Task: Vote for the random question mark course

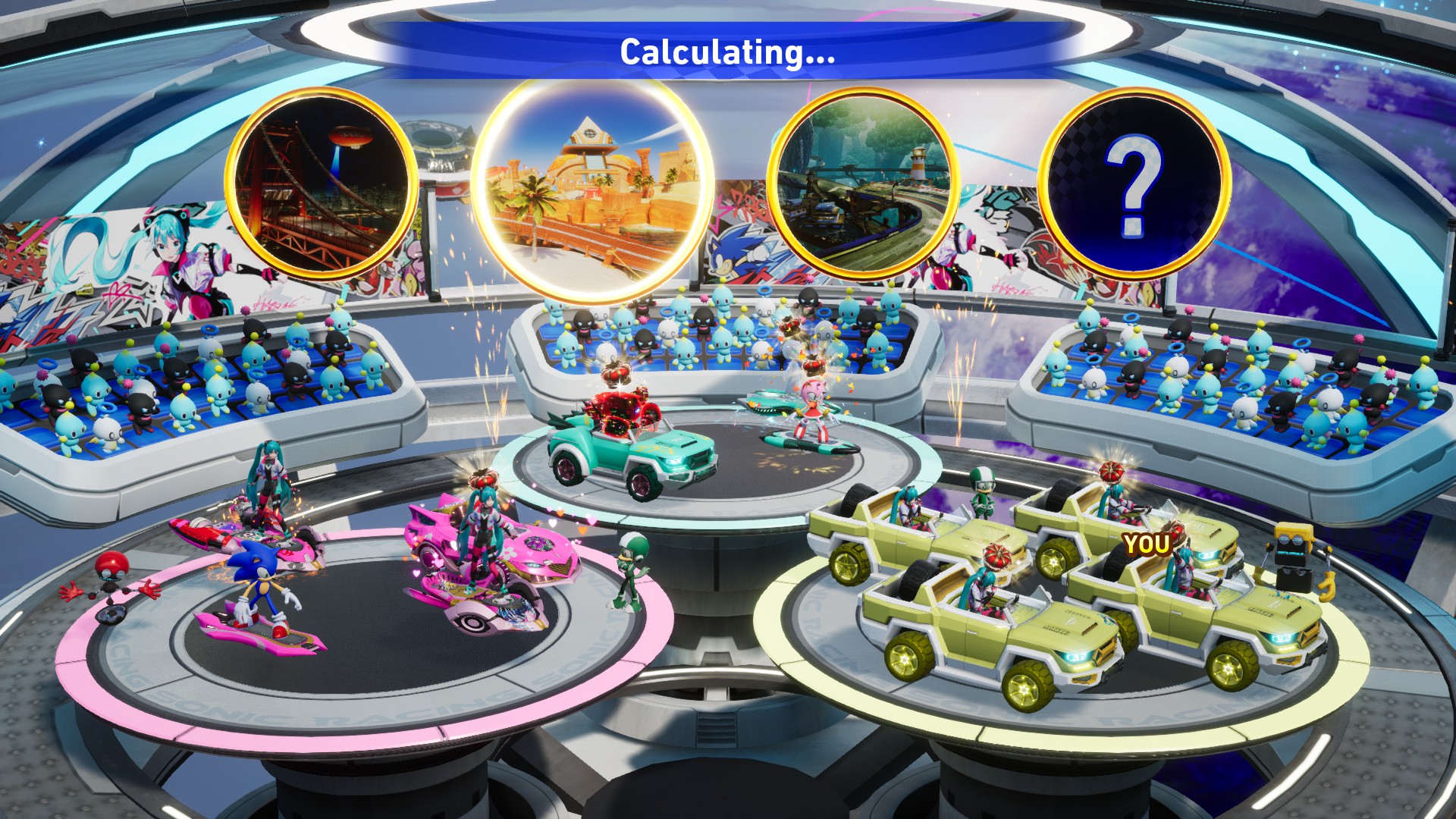Action: [x=1133, y=184]
